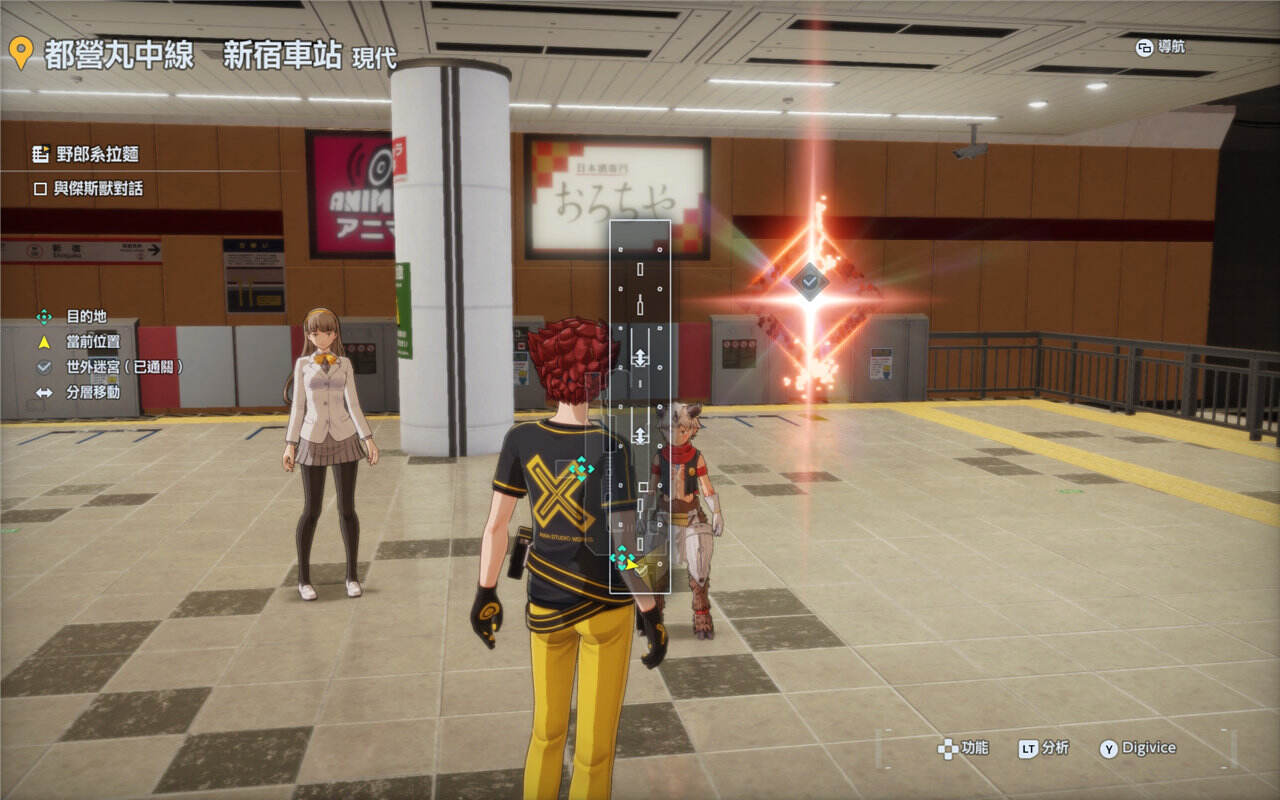The width and height of the screenshot is (1280, 800).
Task: Select the floating checkmark dungeon marker
Action: coord(809,282)
